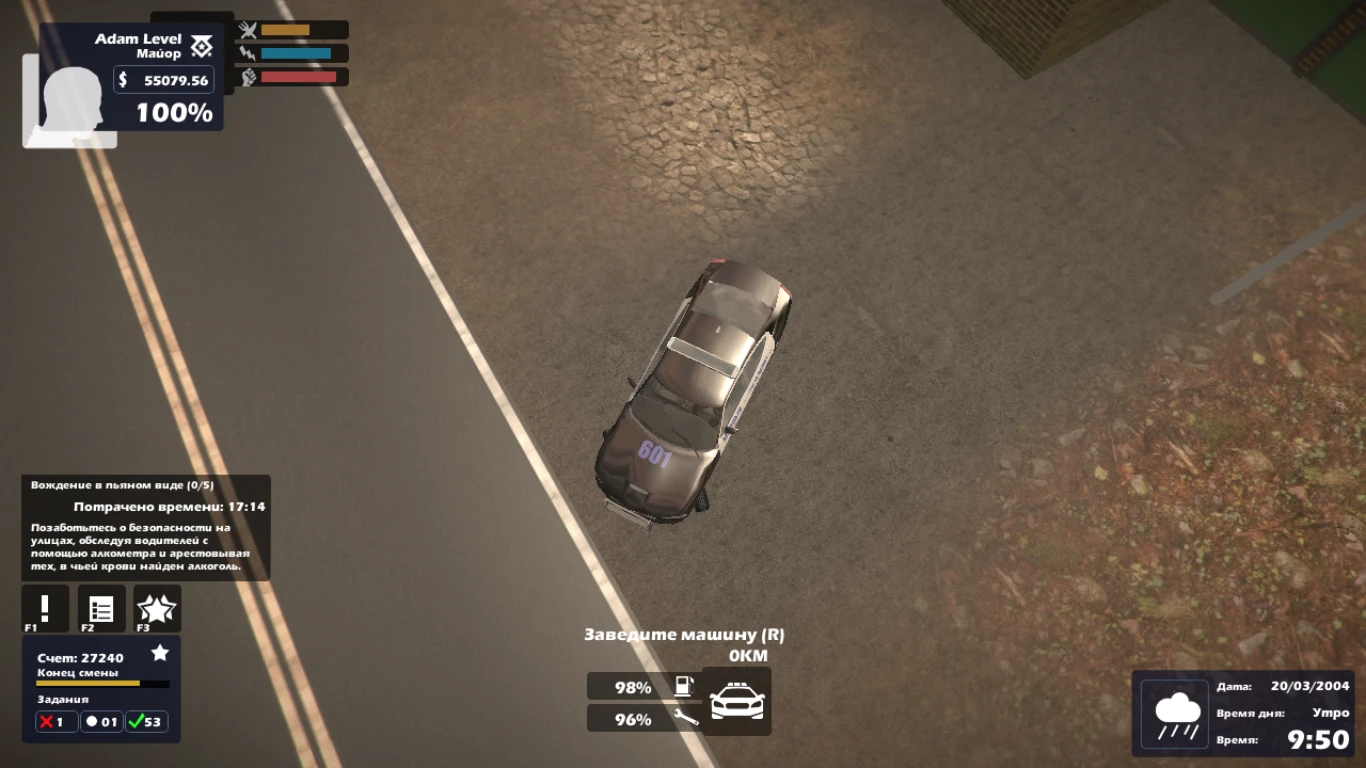Expand the Задания counters section

click(x=63, y=699)
